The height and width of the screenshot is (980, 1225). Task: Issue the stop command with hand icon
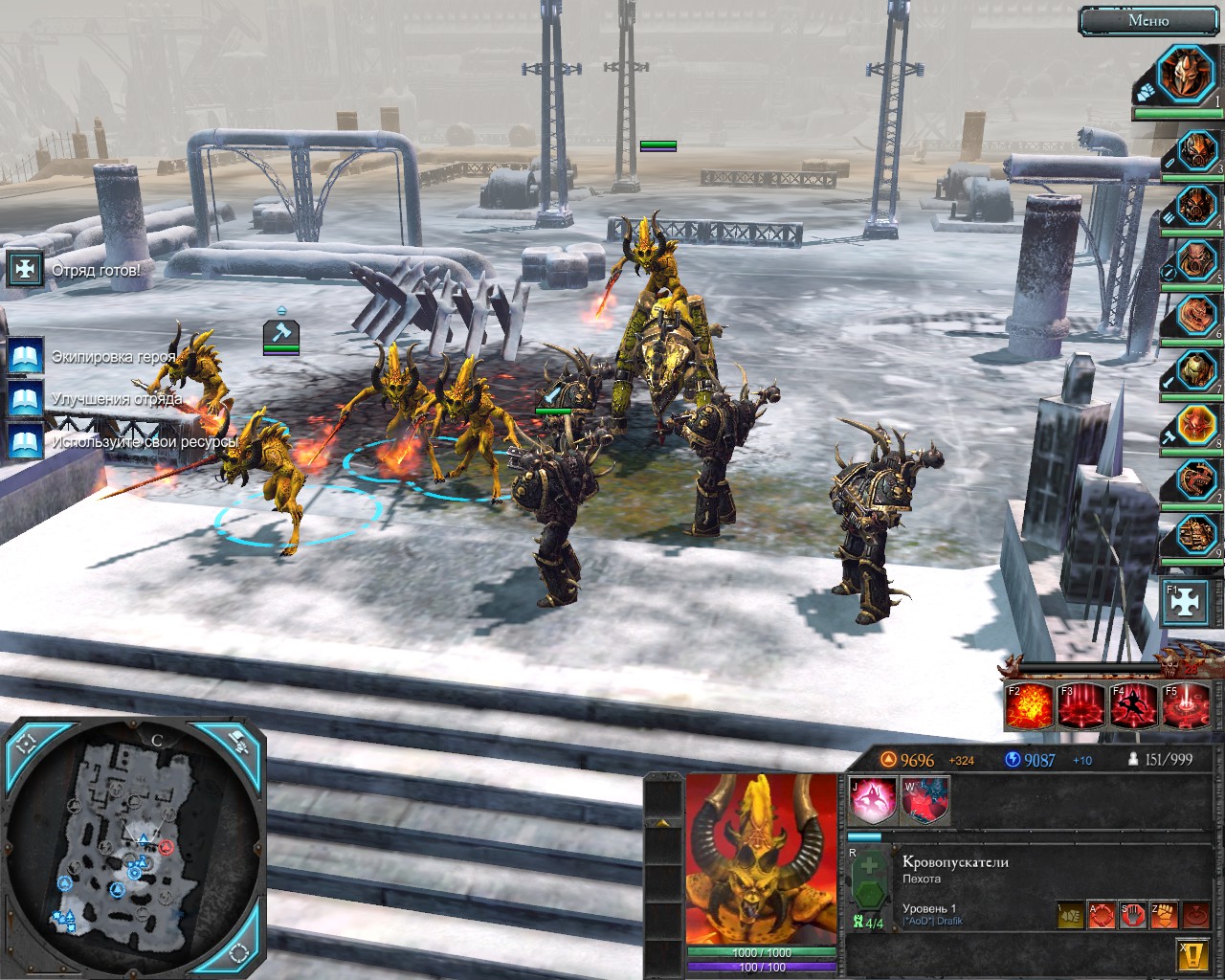tap(1132, 915)
